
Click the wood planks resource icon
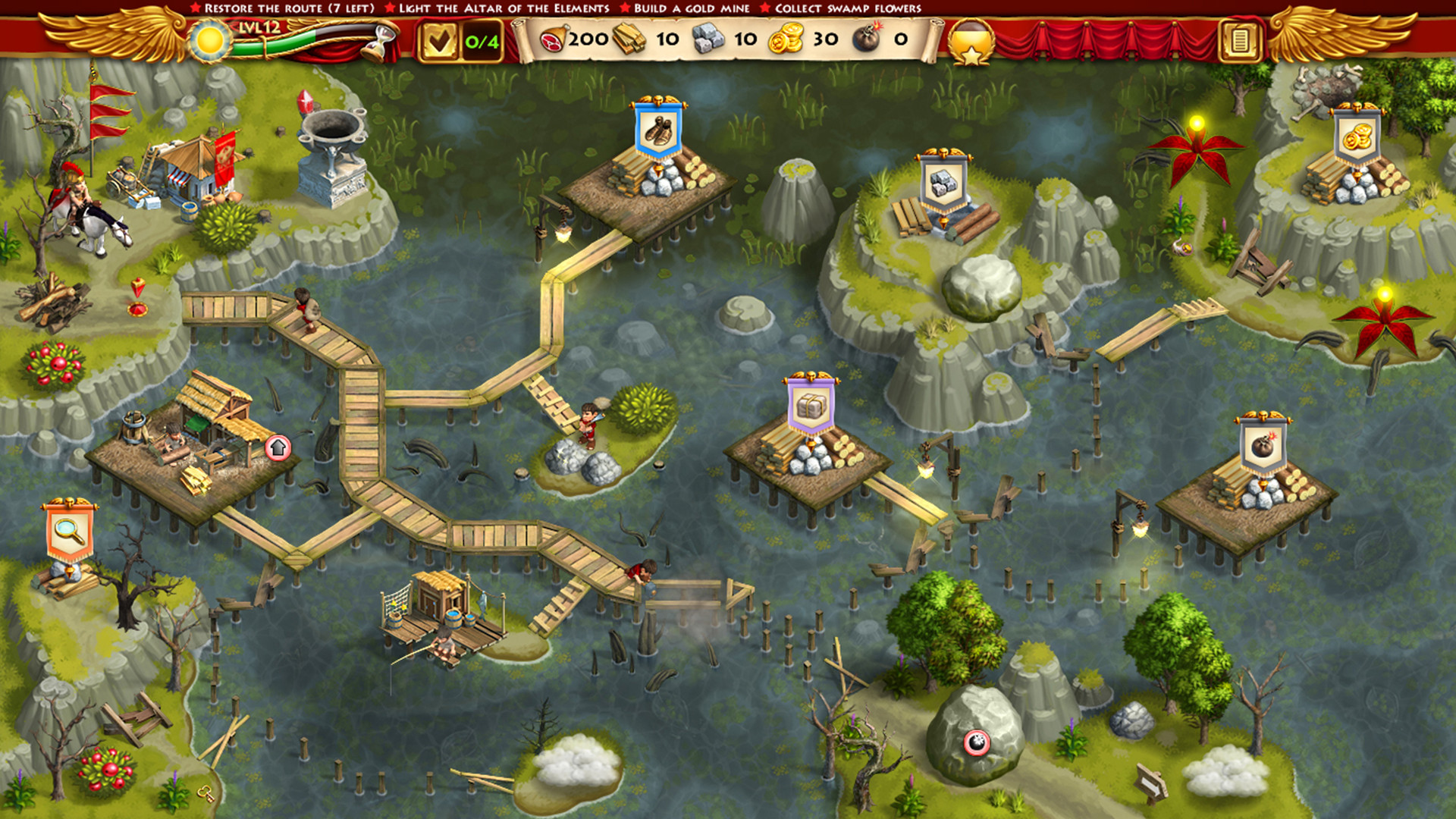pos(629,39)
